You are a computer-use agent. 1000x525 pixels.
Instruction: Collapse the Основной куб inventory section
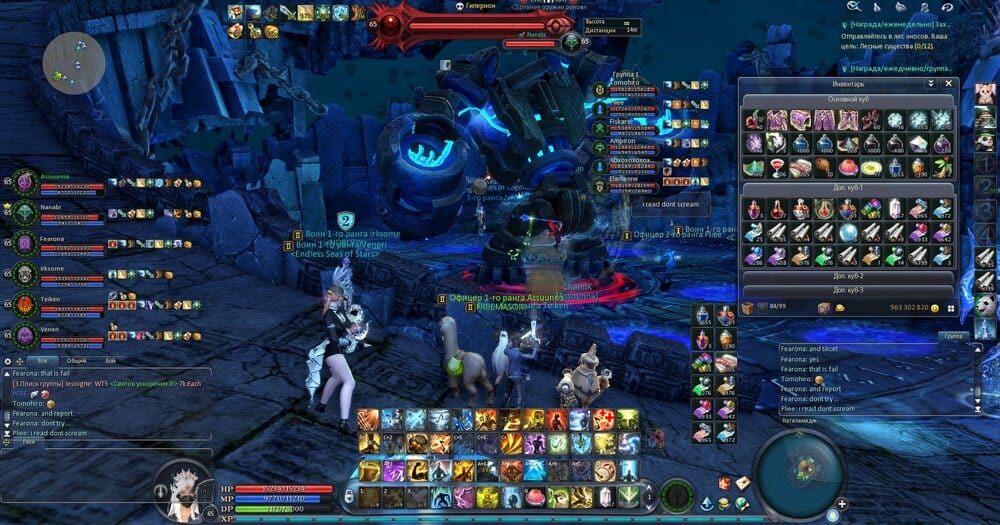pyautogui.click(x=847, y=100)
